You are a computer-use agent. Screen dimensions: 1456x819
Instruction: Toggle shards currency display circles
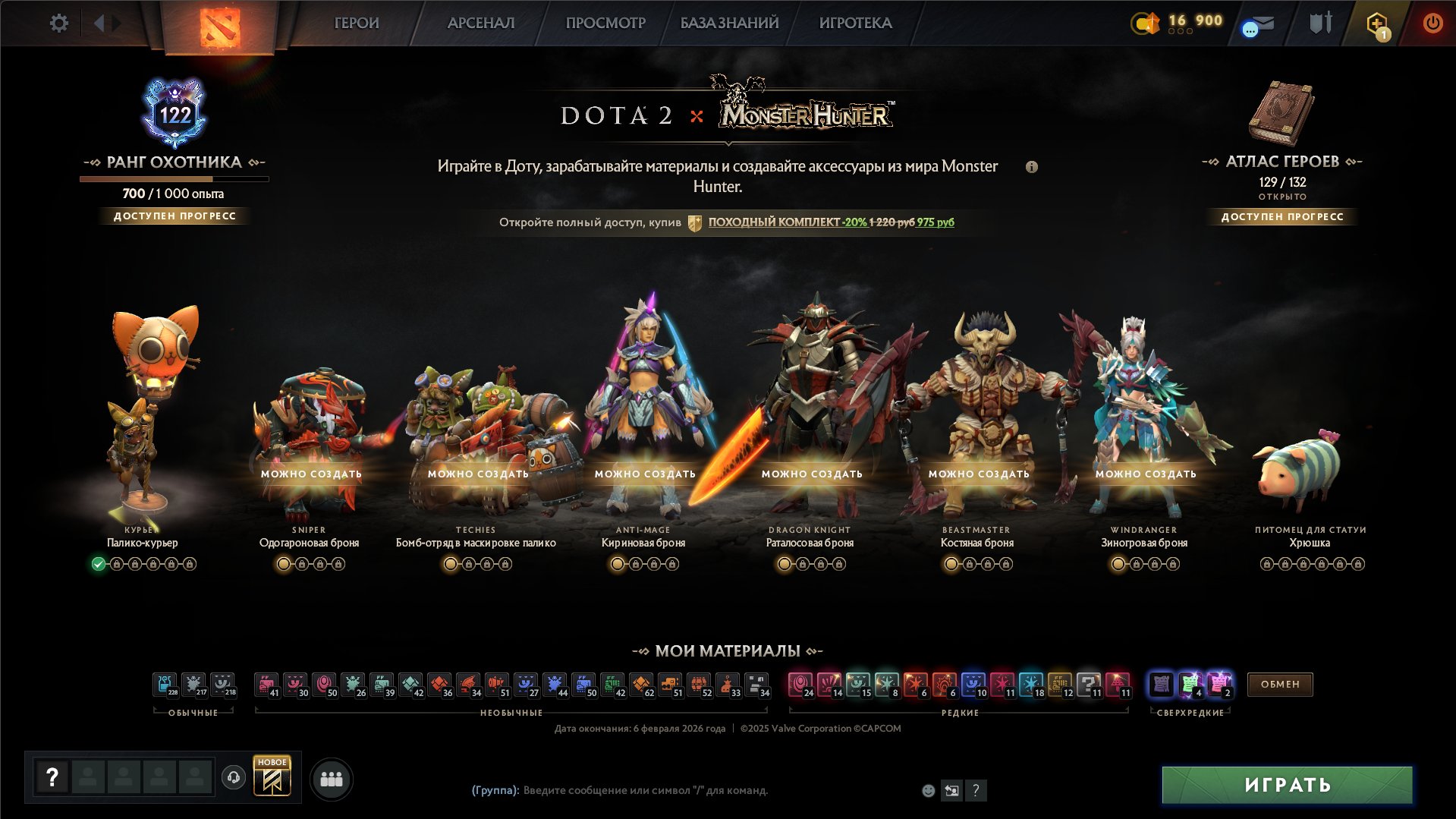[x=1181, y=33]
